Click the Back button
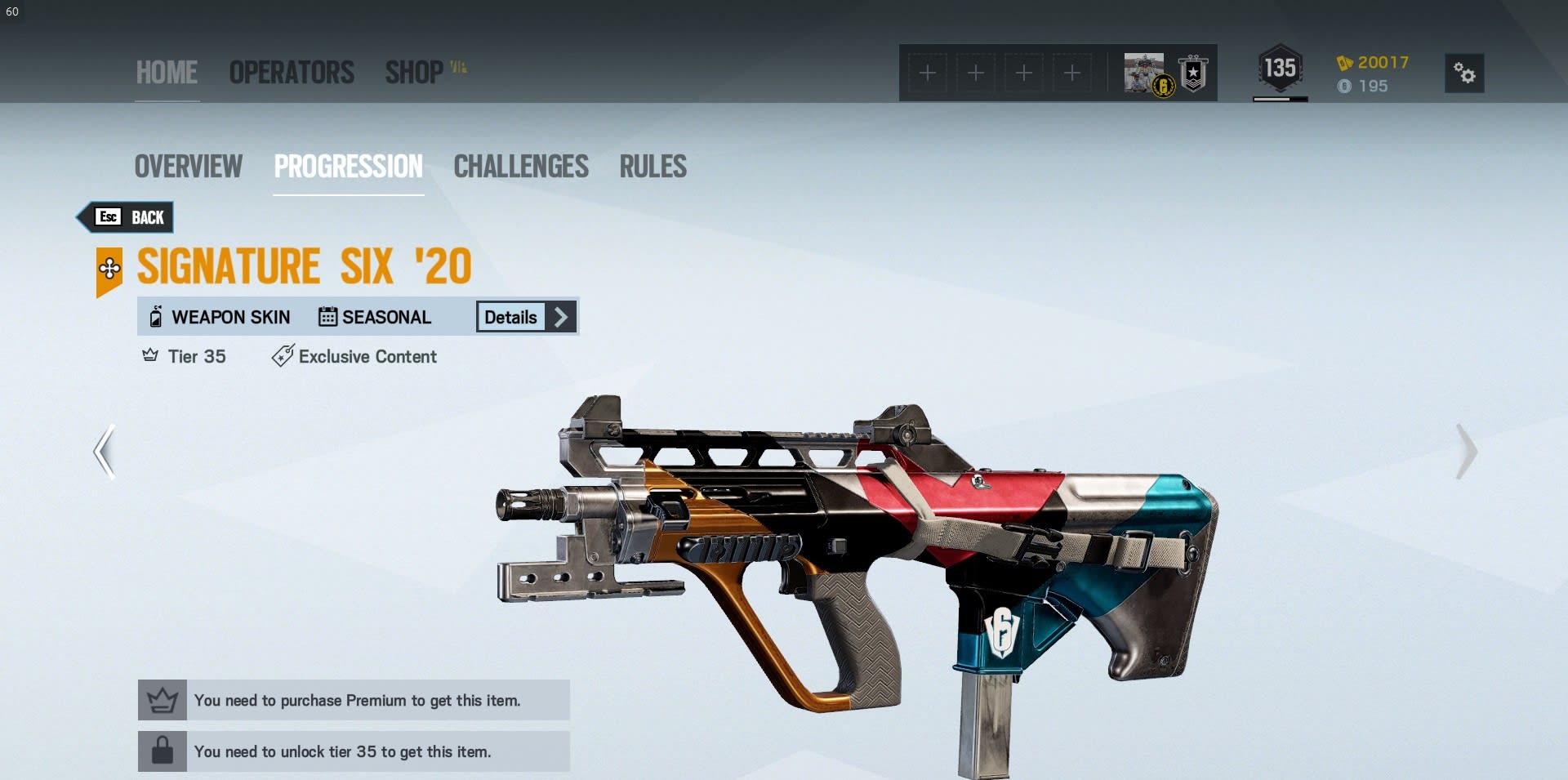This screenshot has height=780, width=1568. [x=131, y=217]
